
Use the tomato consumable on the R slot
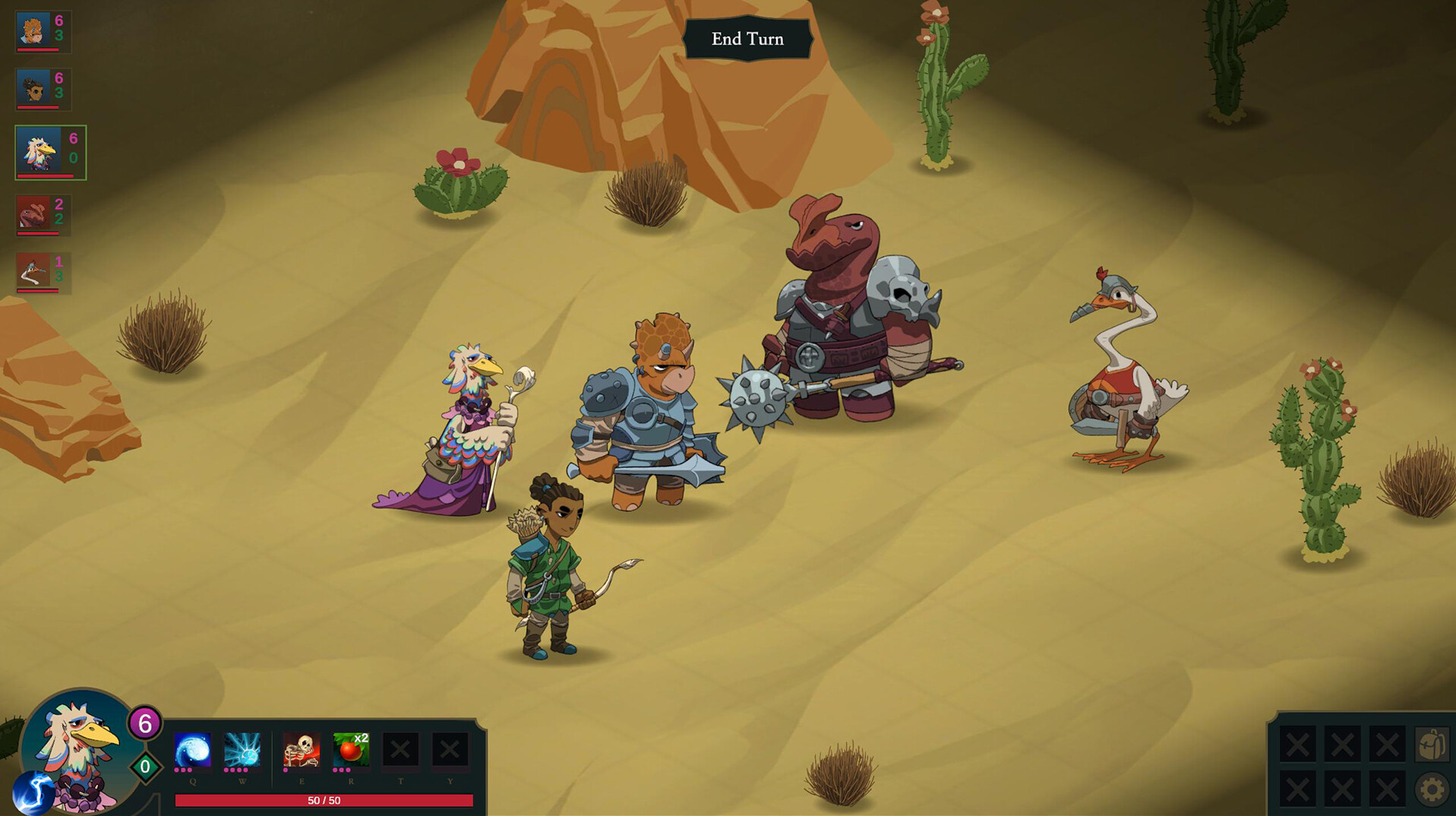pyautogui.click(x=351, y=751)
